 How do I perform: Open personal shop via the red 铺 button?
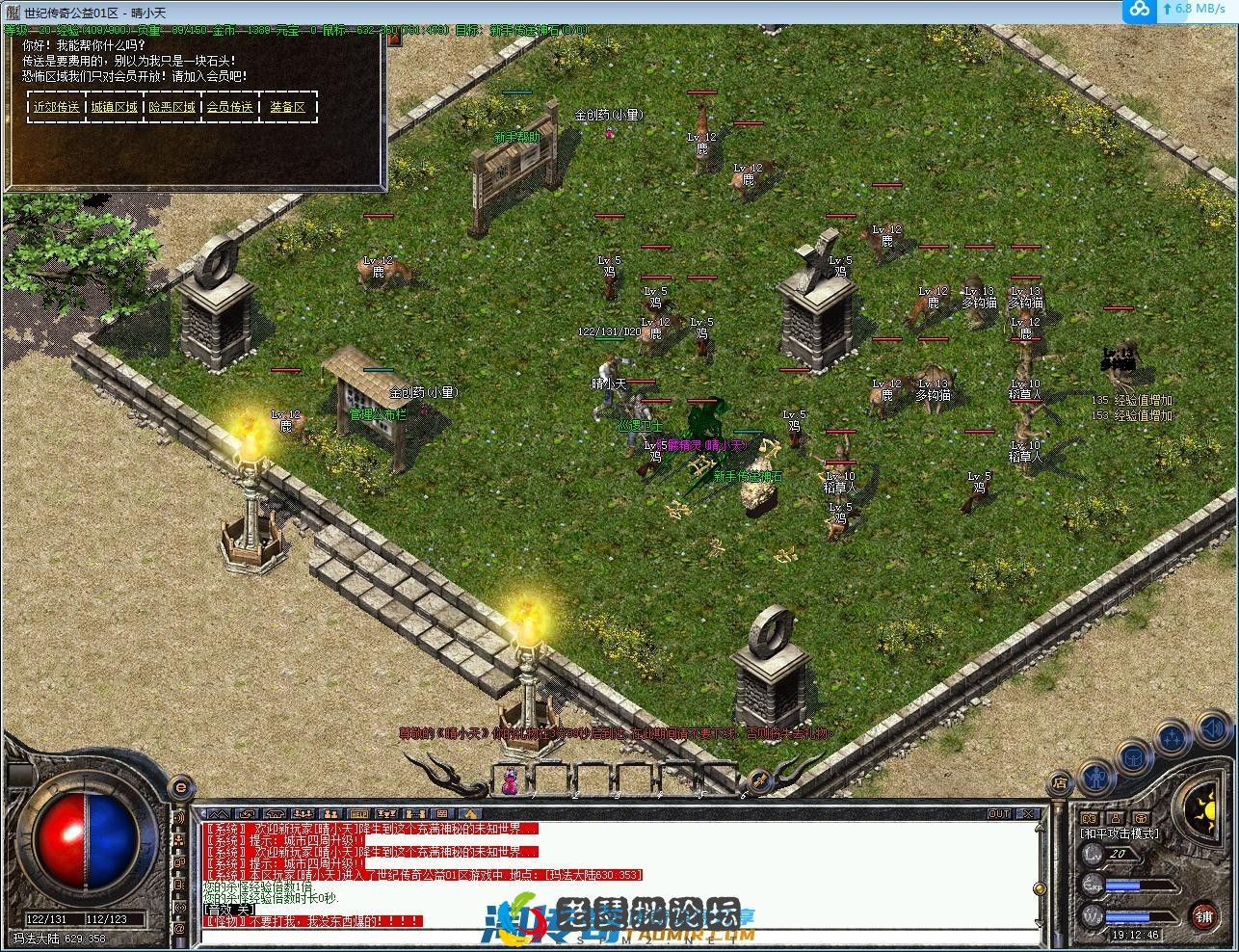coord(1205,916)
